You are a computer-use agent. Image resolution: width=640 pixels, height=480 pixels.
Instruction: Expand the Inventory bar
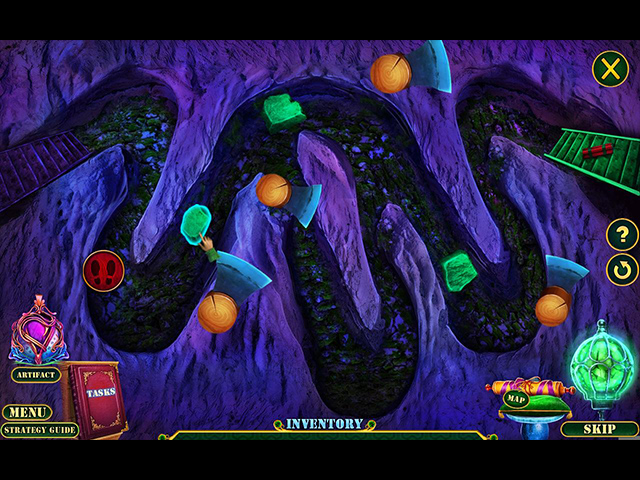click(324, 424)
